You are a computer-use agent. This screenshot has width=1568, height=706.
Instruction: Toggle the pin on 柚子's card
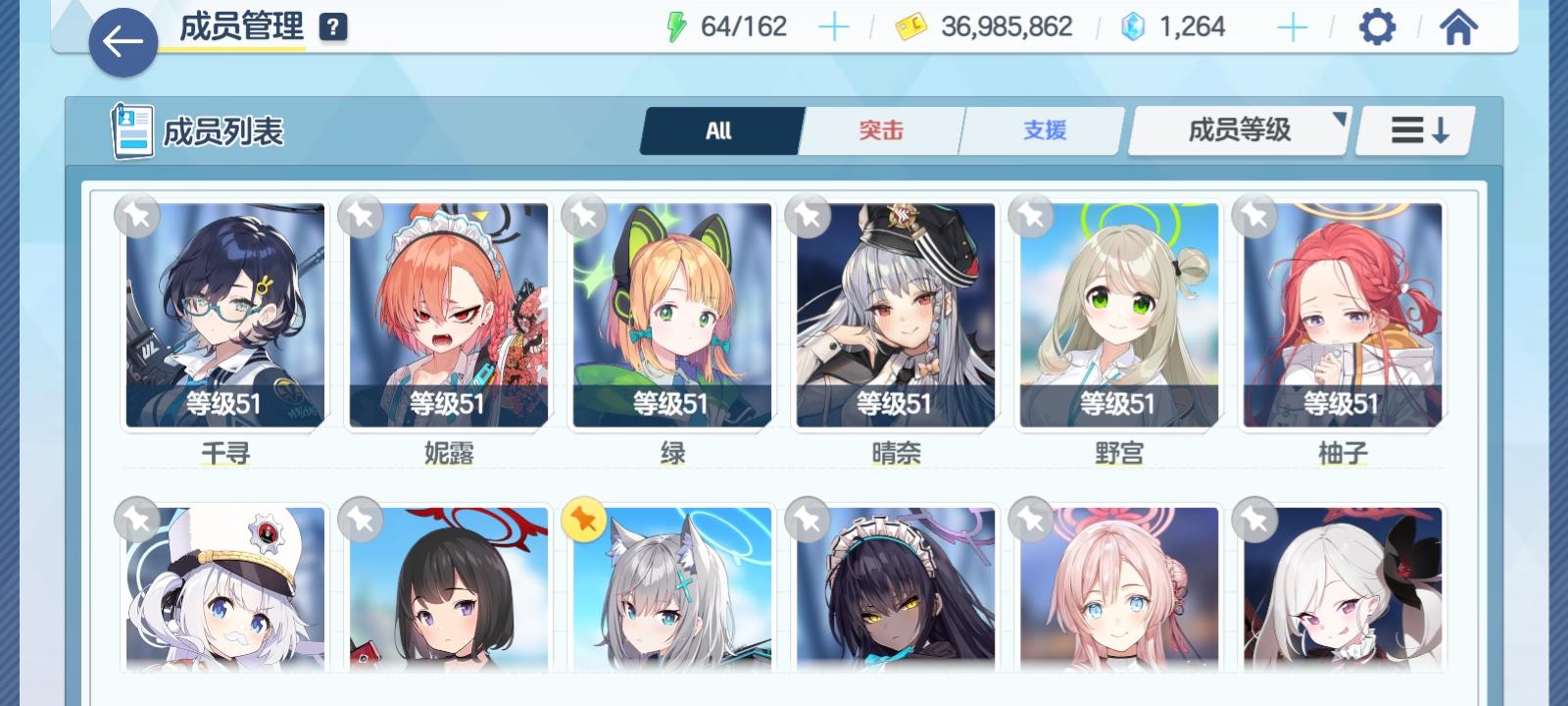coord(1252,218)
